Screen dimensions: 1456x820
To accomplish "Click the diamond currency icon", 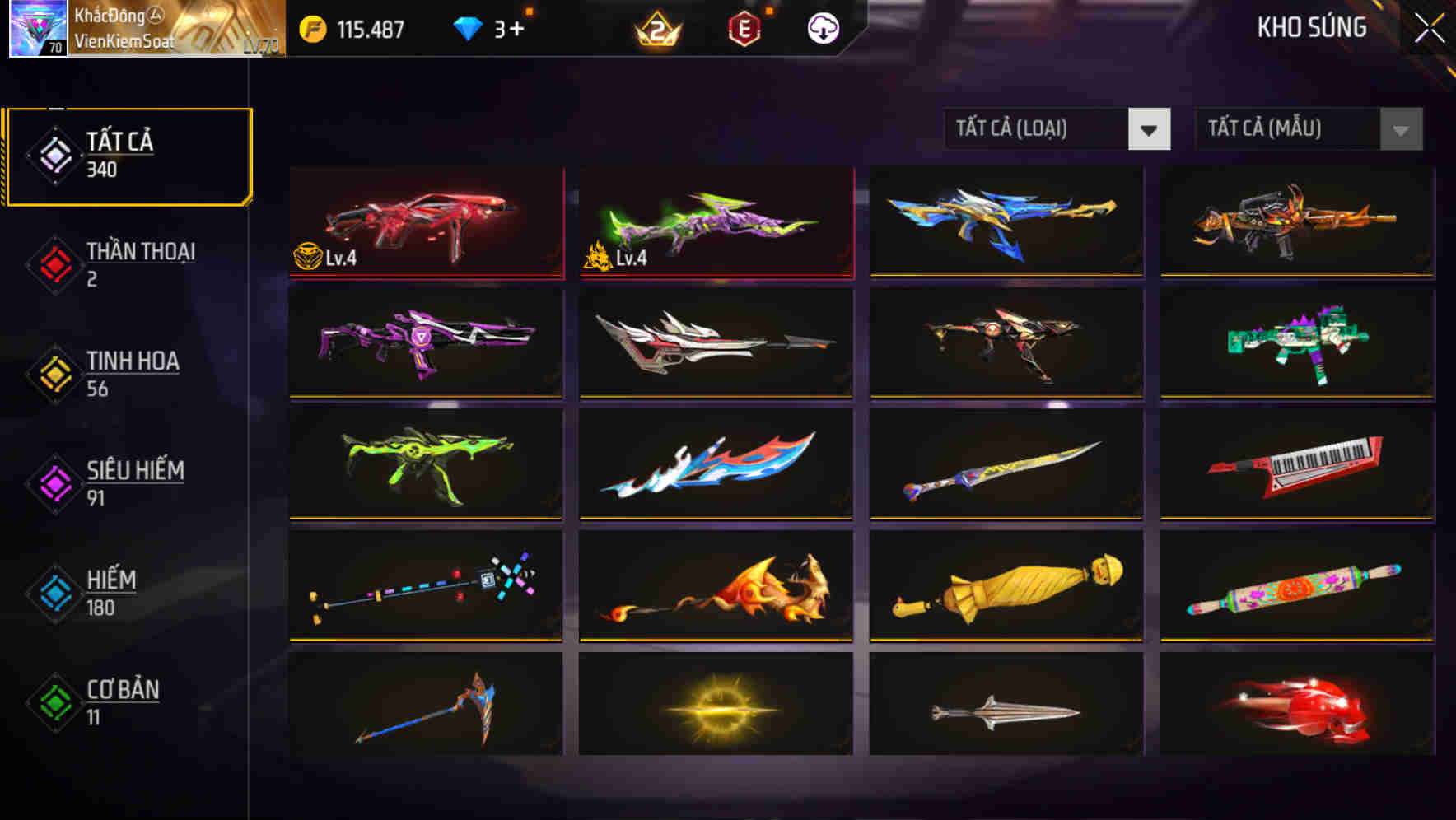I will click(468, 27).
